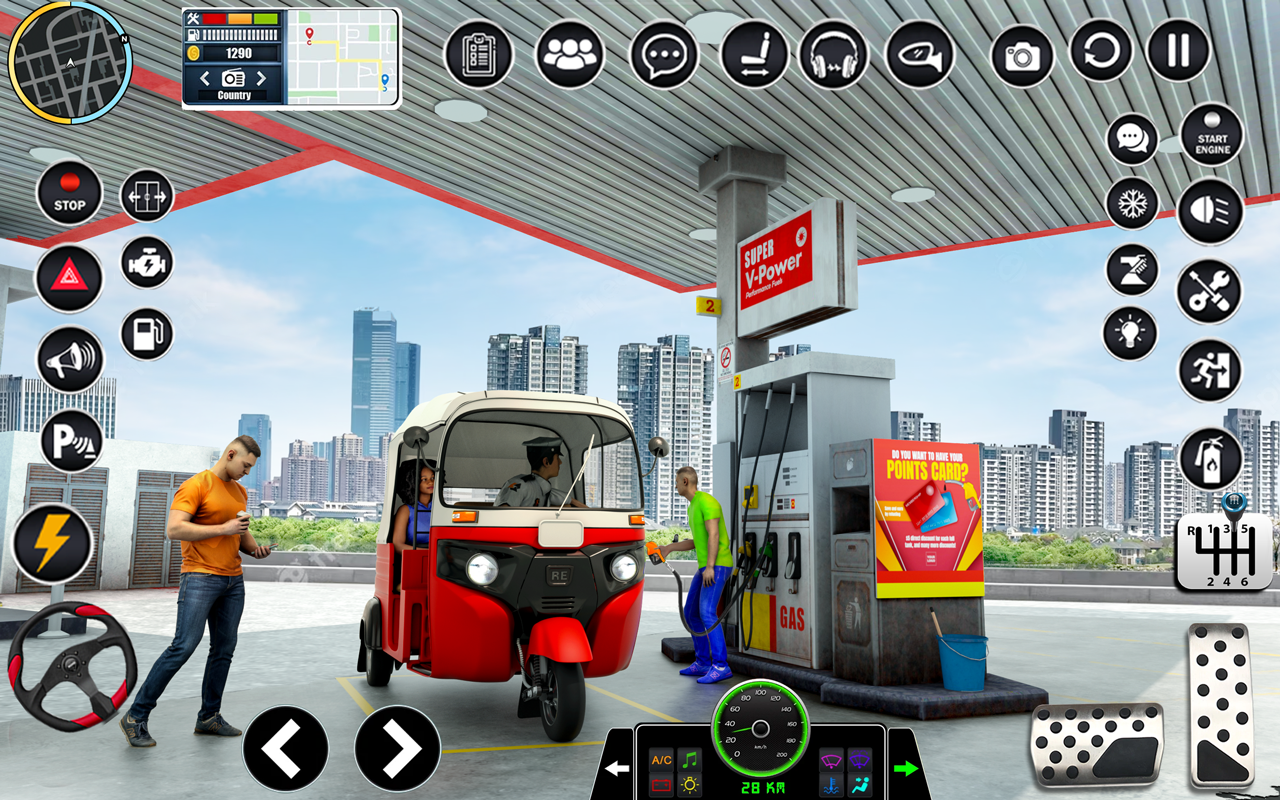The width and height of the screenshot is (1280, 800).
Task: Click the fire extinguisher icon
Action: (1212, 455)
